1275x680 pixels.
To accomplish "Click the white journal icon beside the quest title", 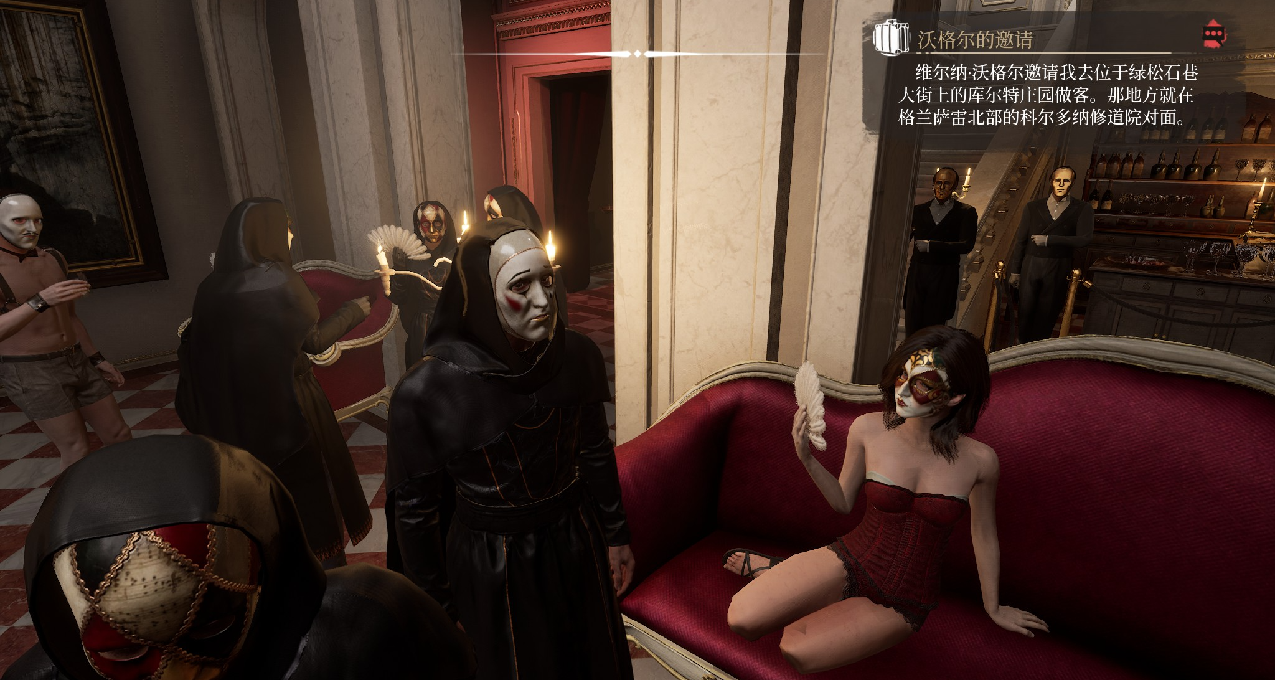I will [x=890, y=38].
